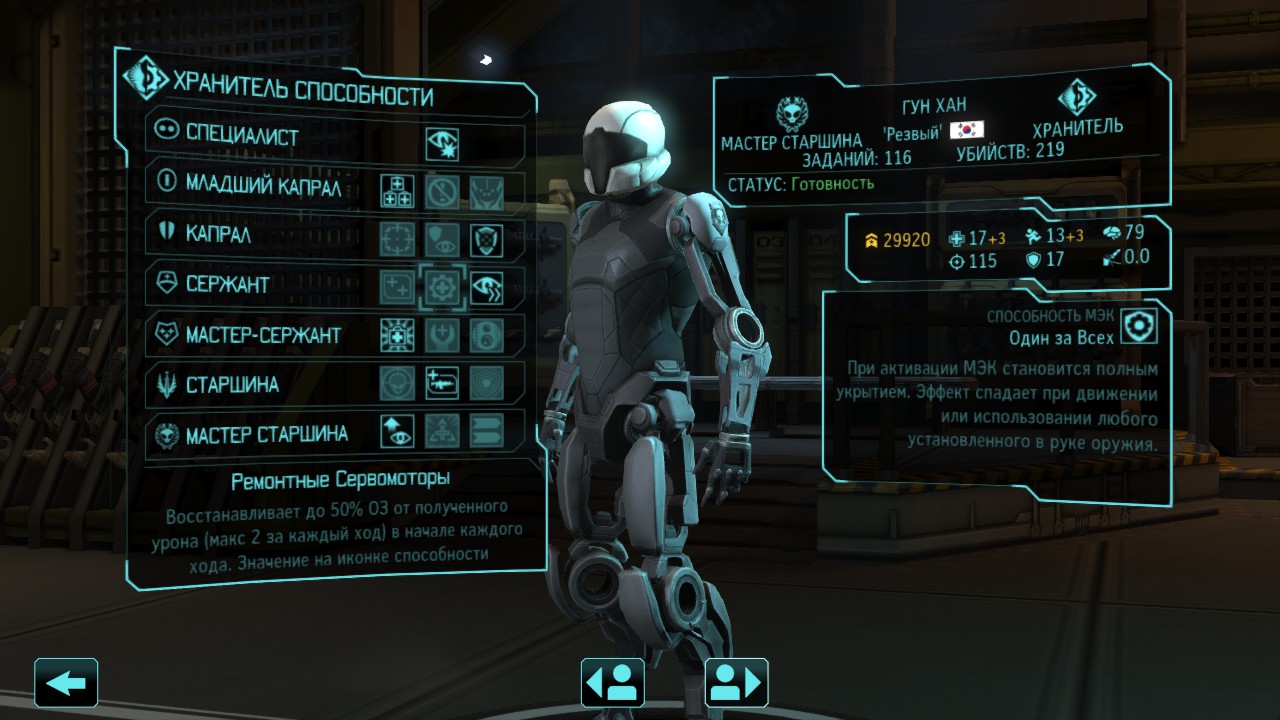Pick the rifle ability icon in Старшина row
The image size is (1280, 720).
(441, 384)
